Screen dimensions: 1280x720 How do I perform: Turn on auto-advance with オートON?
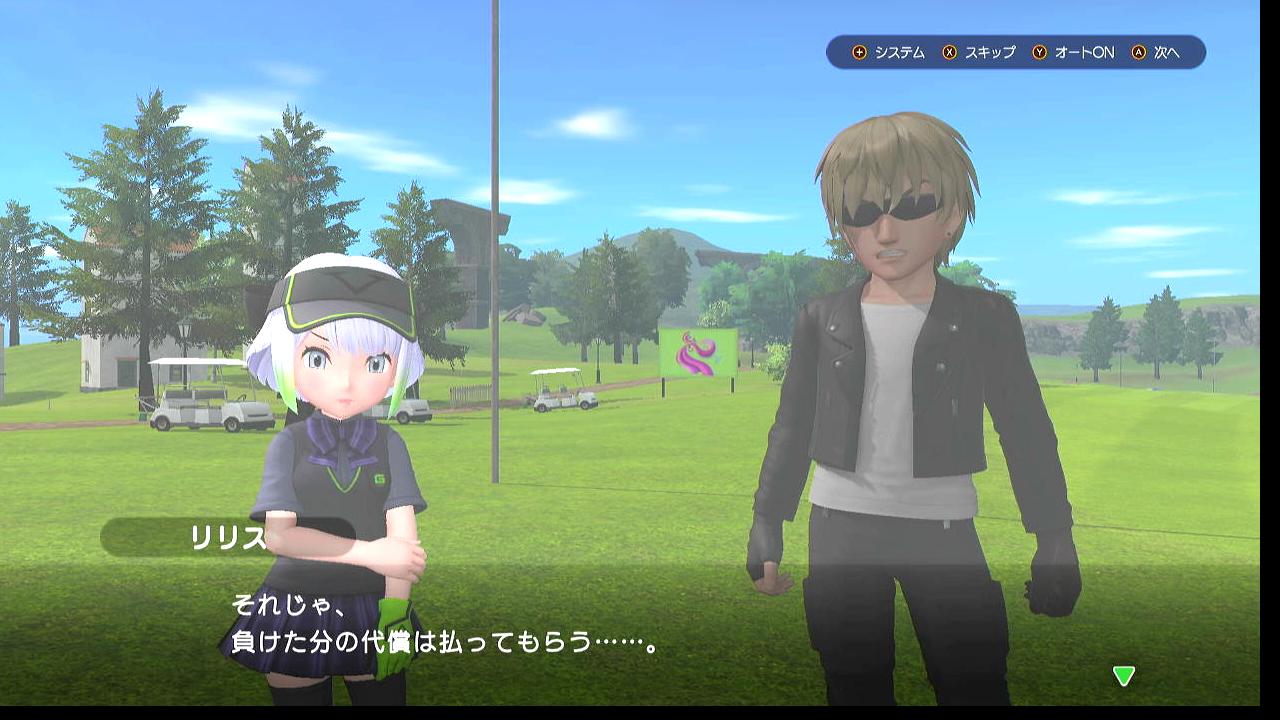(x=1073, y=52)
